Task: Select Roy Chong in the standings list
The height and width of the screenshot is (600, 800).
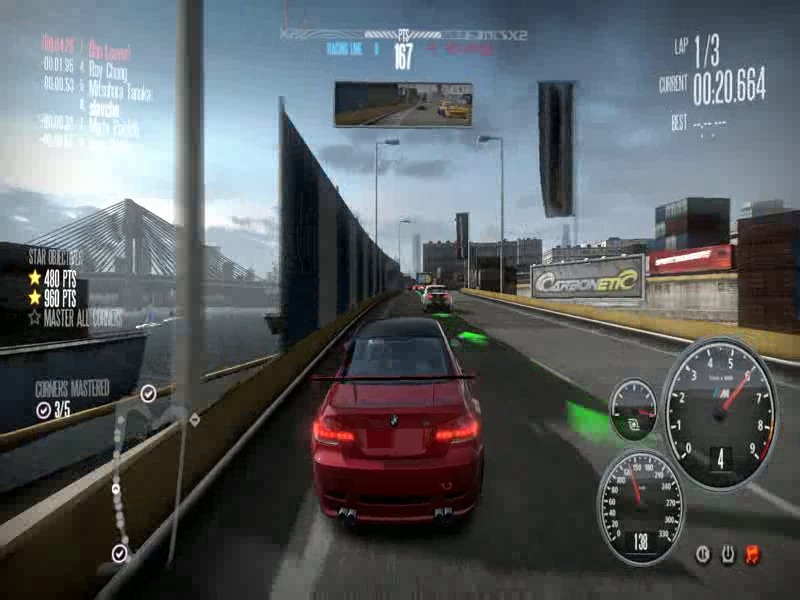Action: [x=108, y=69]
